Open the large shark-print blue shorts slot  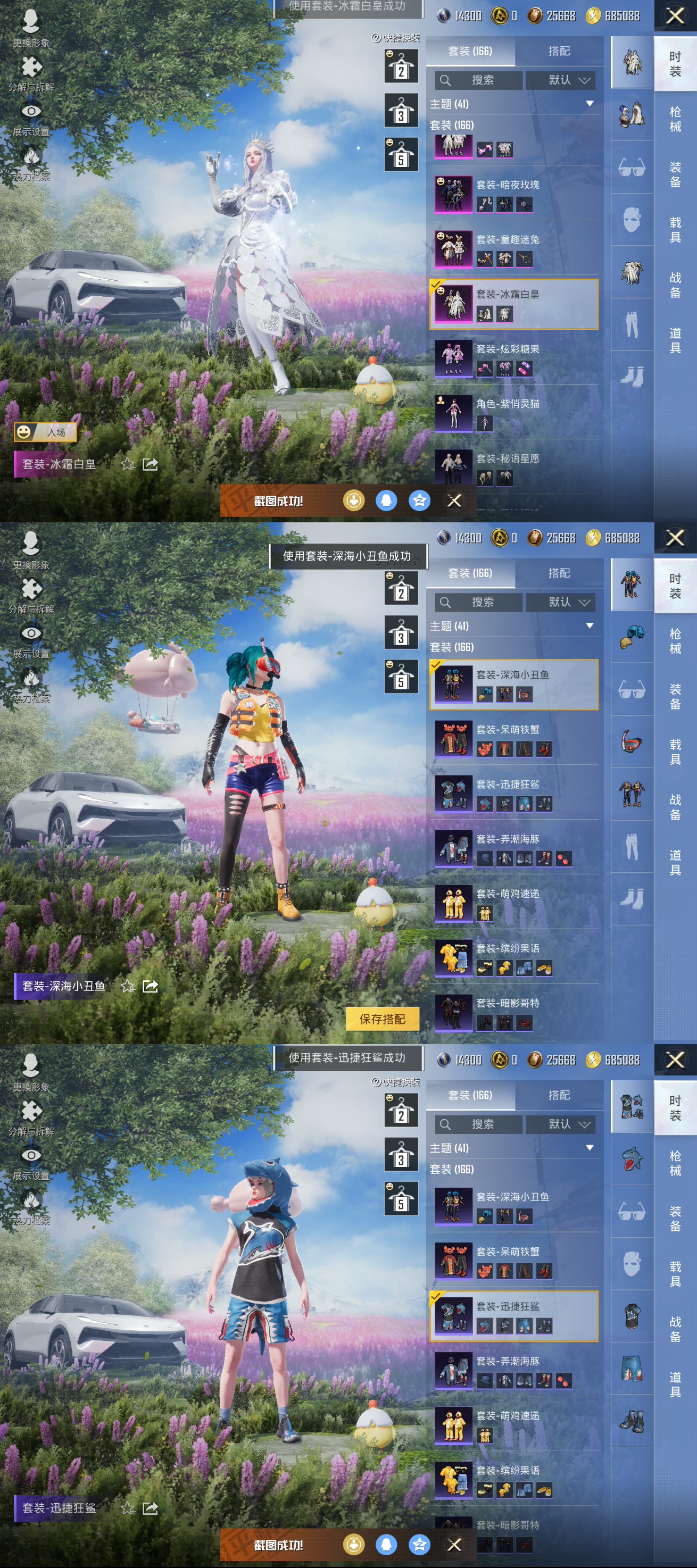point(632,1369)
